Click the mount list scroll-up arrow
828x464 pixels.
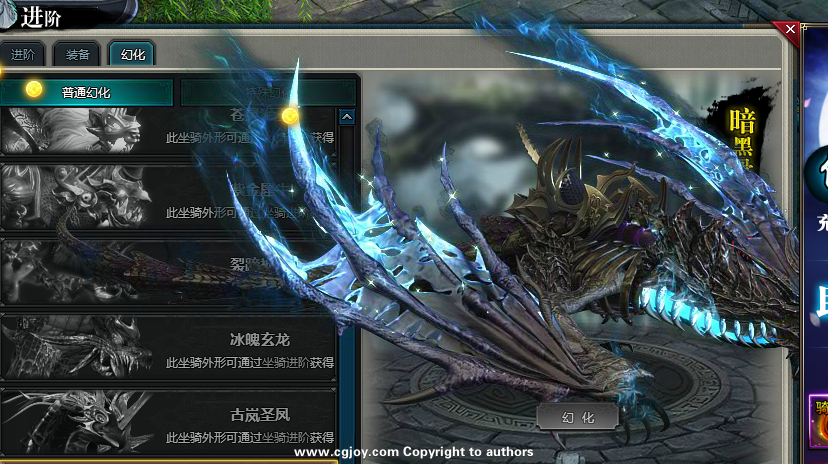347,117
